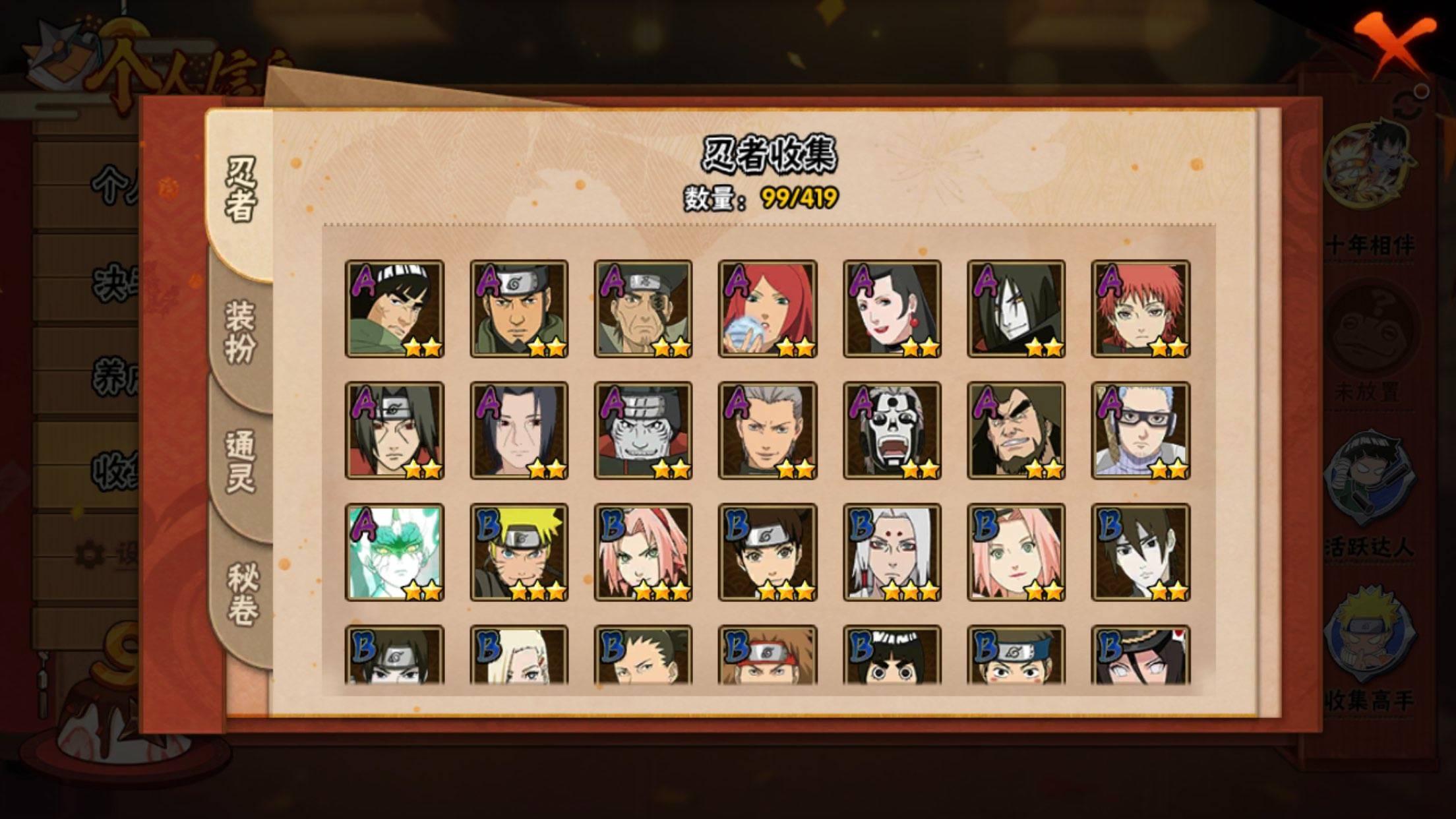Select the Kisame shark-faced portrait
Image resolution: width=1456 pixels, height=819 pixels.
(643, 431)
